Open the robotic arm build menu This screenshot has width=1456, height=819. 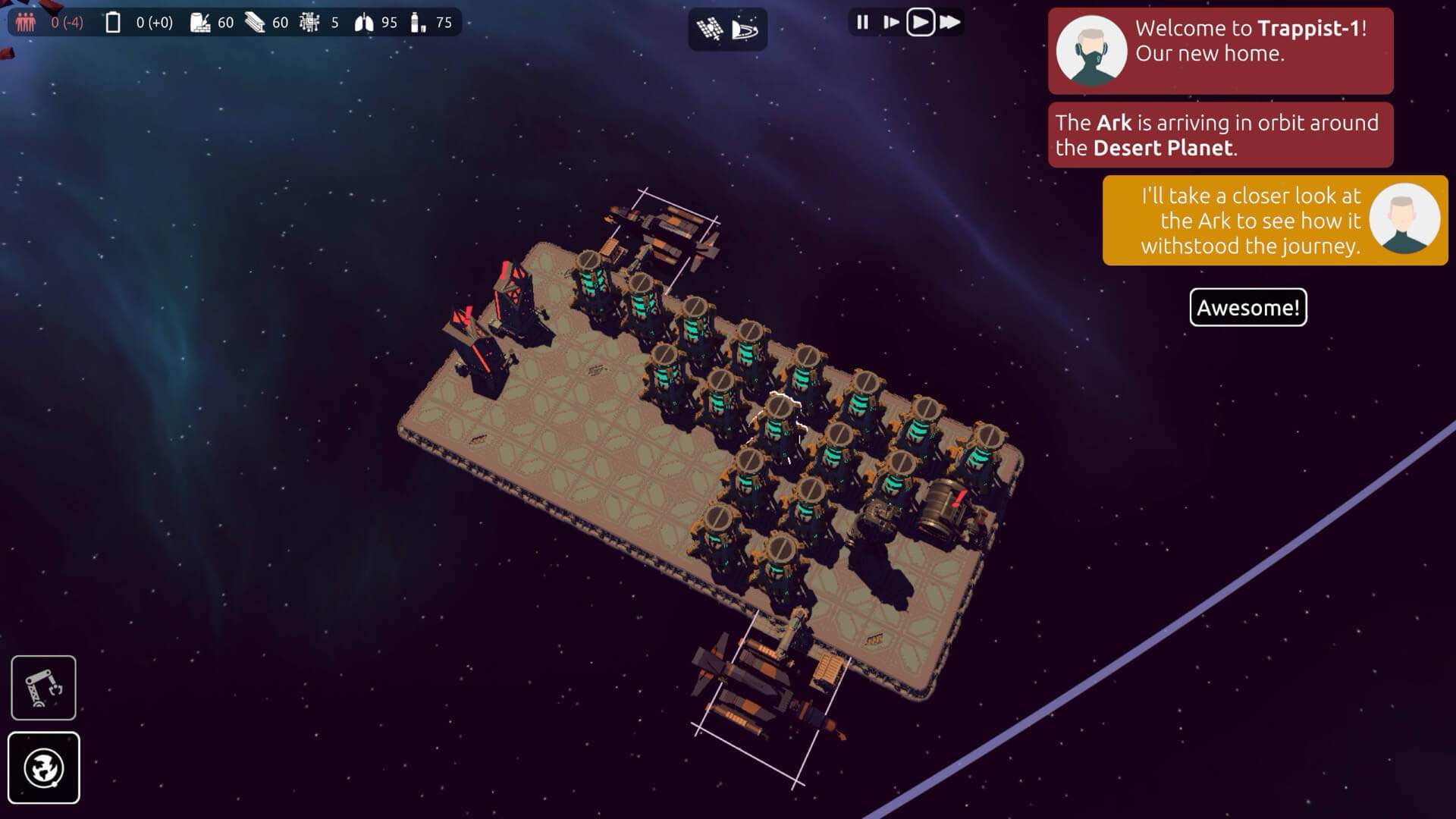43,687
